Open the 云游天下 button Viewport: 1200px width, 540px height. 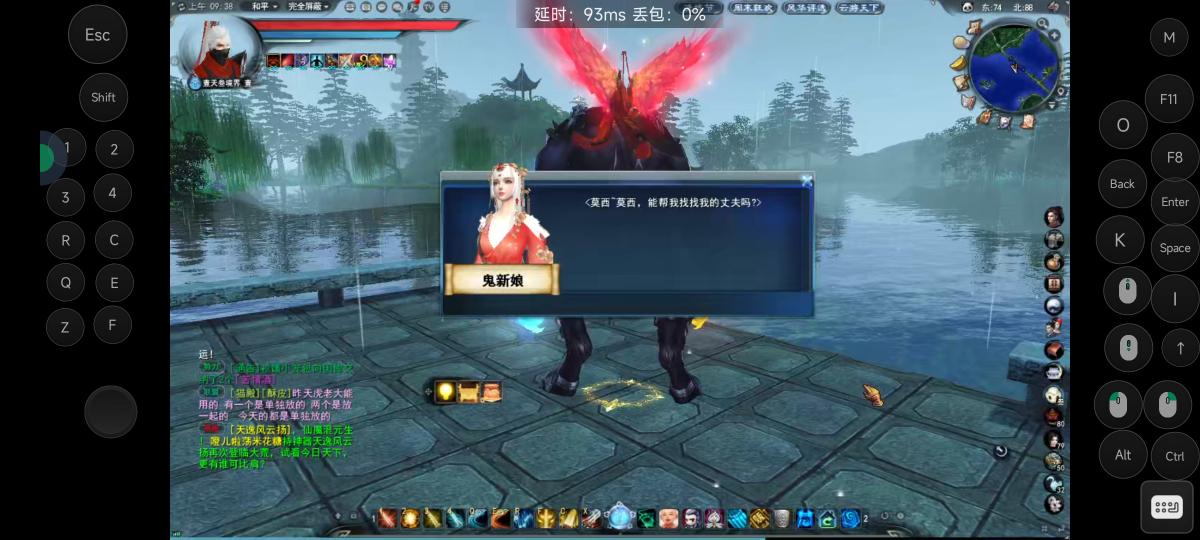point(859,8)
